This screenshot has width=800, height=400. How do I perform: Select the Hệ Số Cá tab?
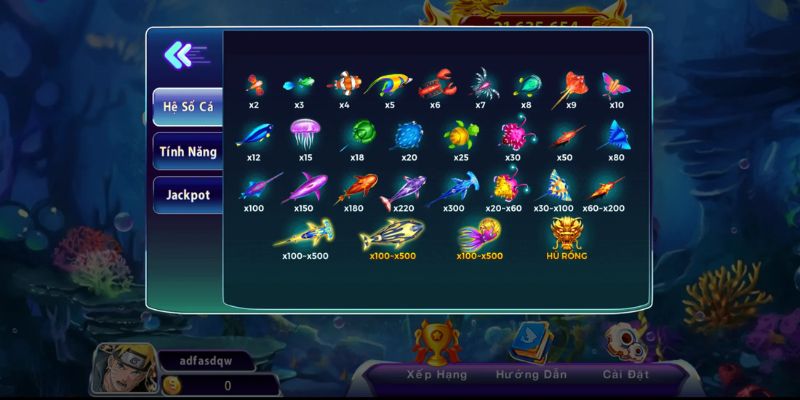coord(186,107)
